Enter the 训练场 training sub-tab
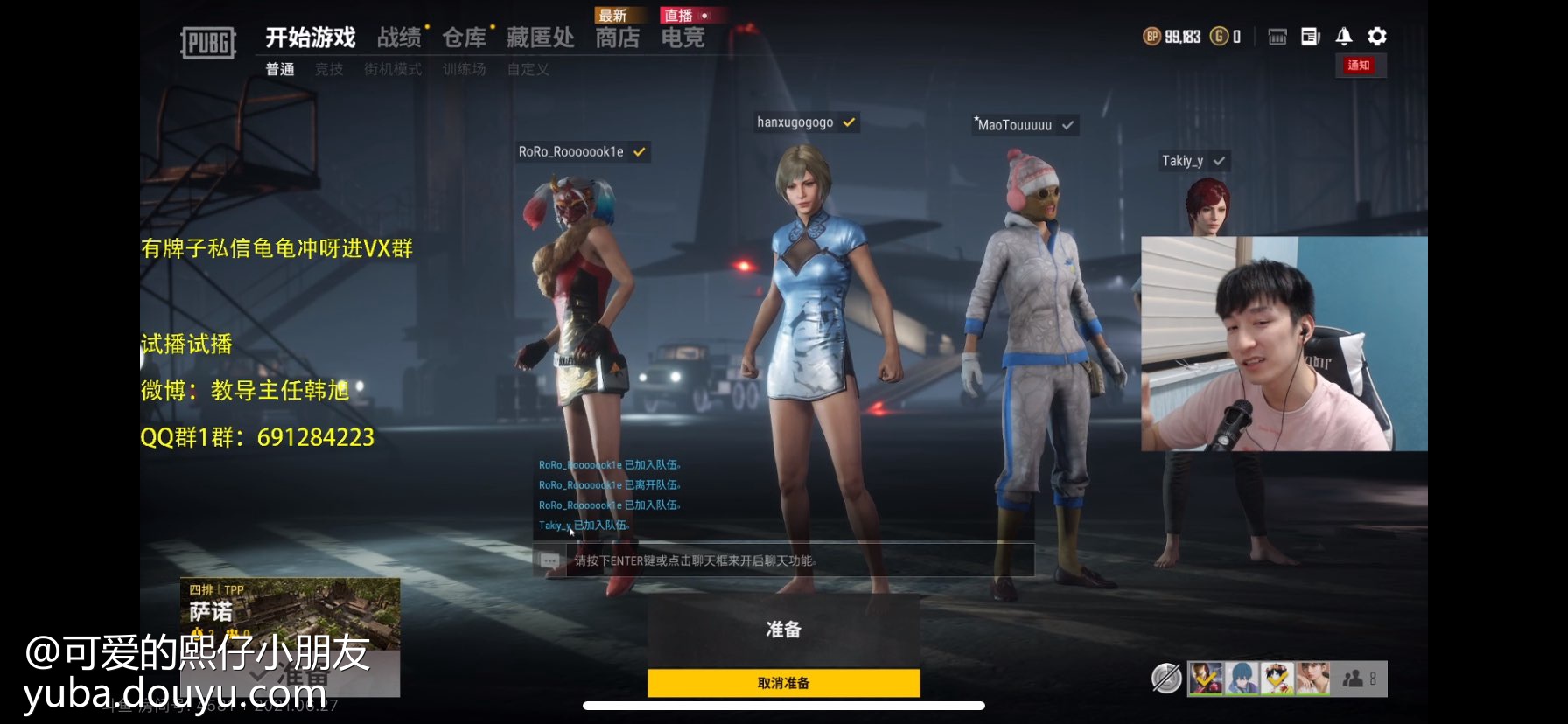Screen dimensions: 1568x724 coord(464,69)
